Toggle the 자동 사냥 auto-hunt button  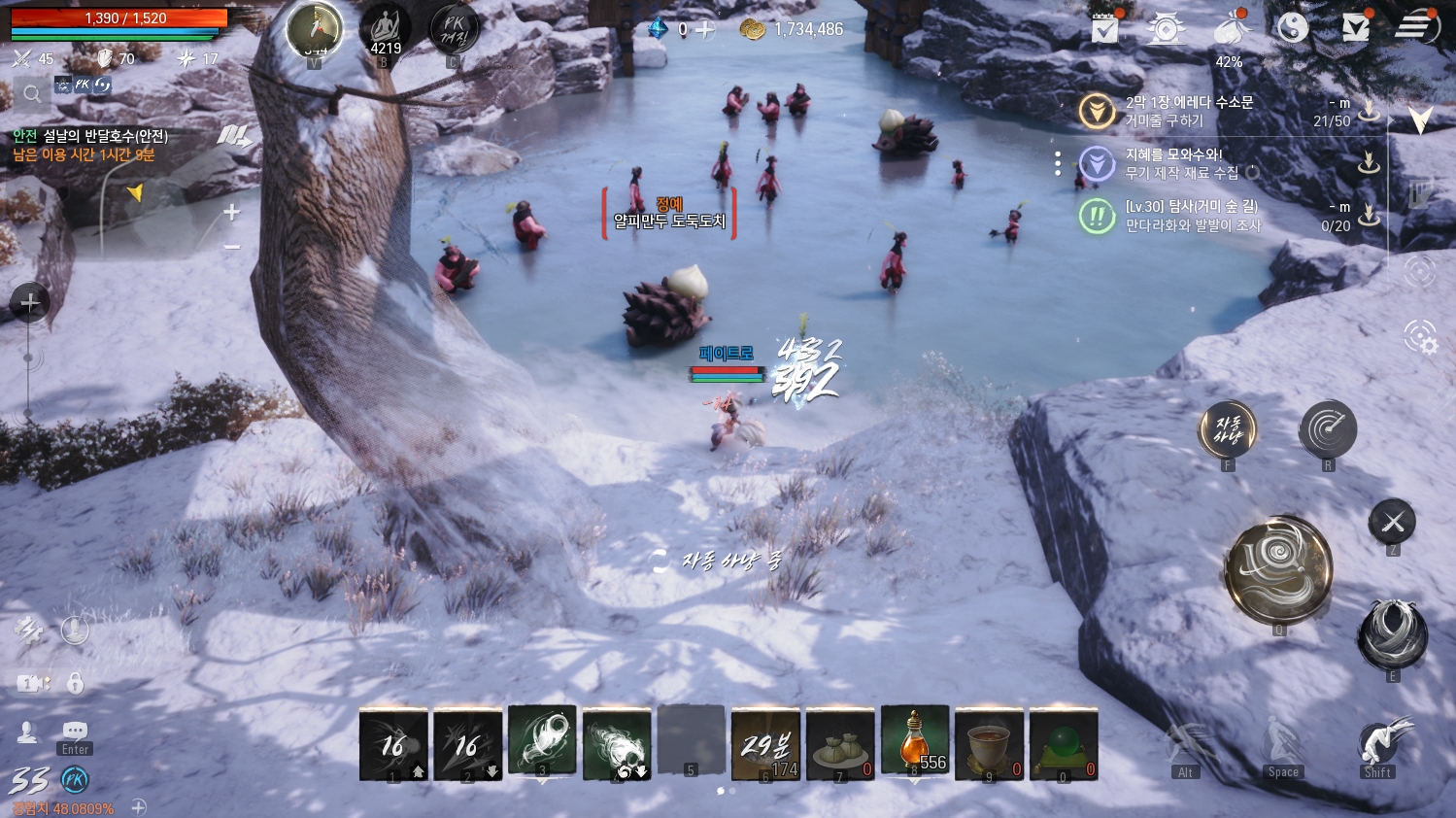point(1228,428)
